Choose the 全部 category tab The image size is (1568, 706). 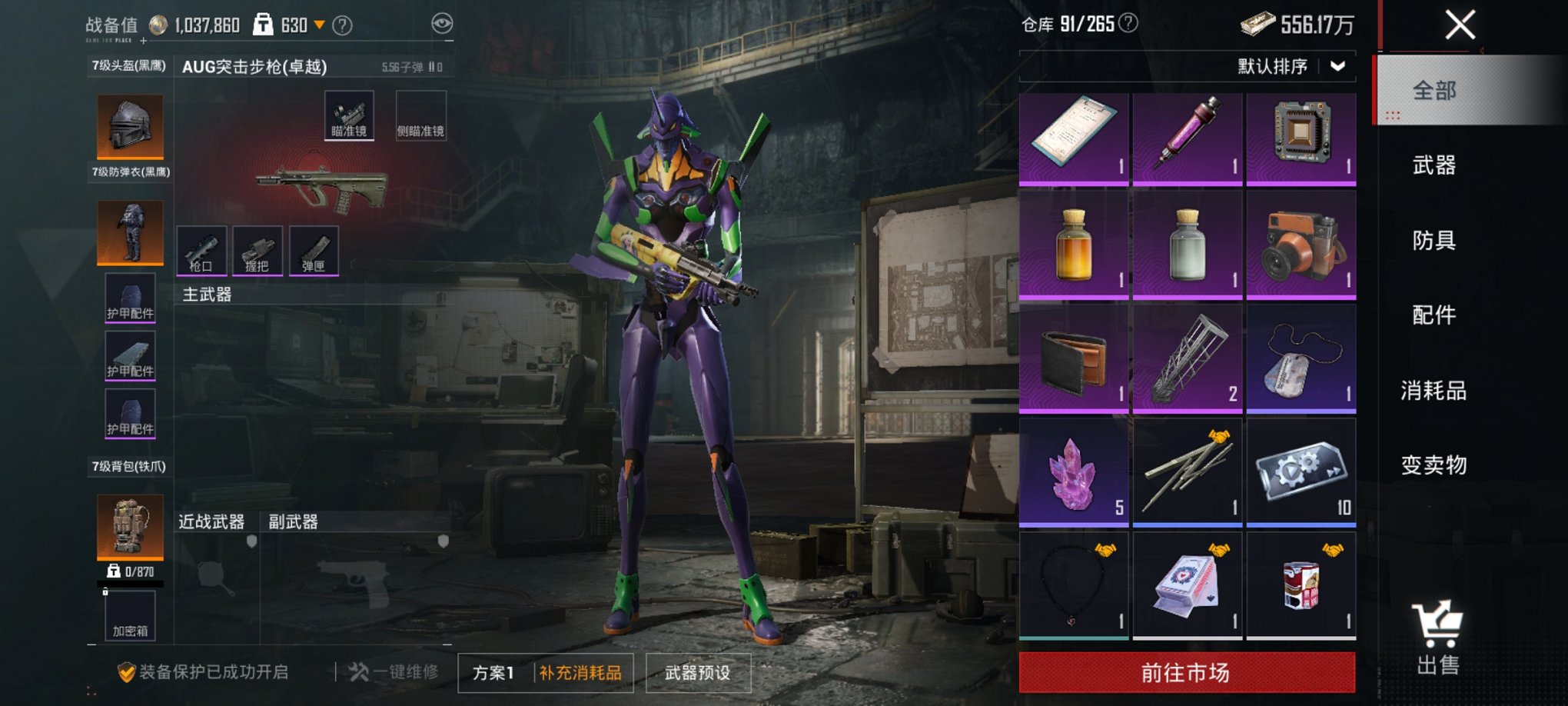pyautogui.click(x=1433, y=91)
